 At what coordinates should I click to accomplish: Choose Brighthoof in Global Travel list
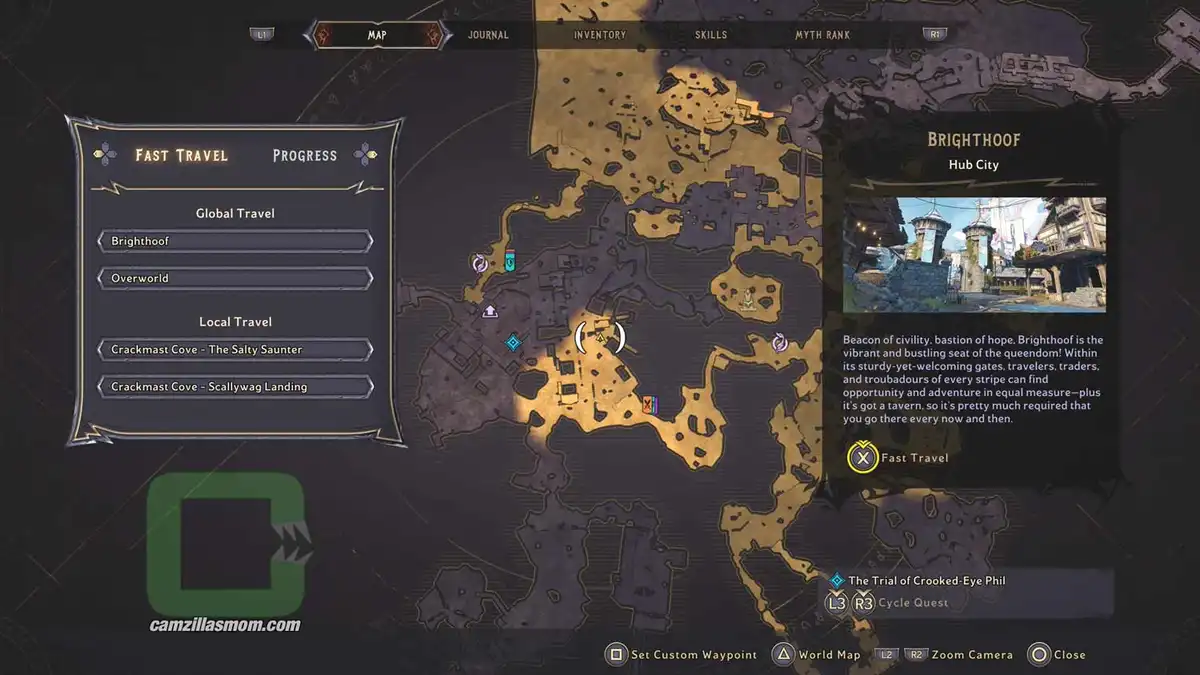point(235,242)
